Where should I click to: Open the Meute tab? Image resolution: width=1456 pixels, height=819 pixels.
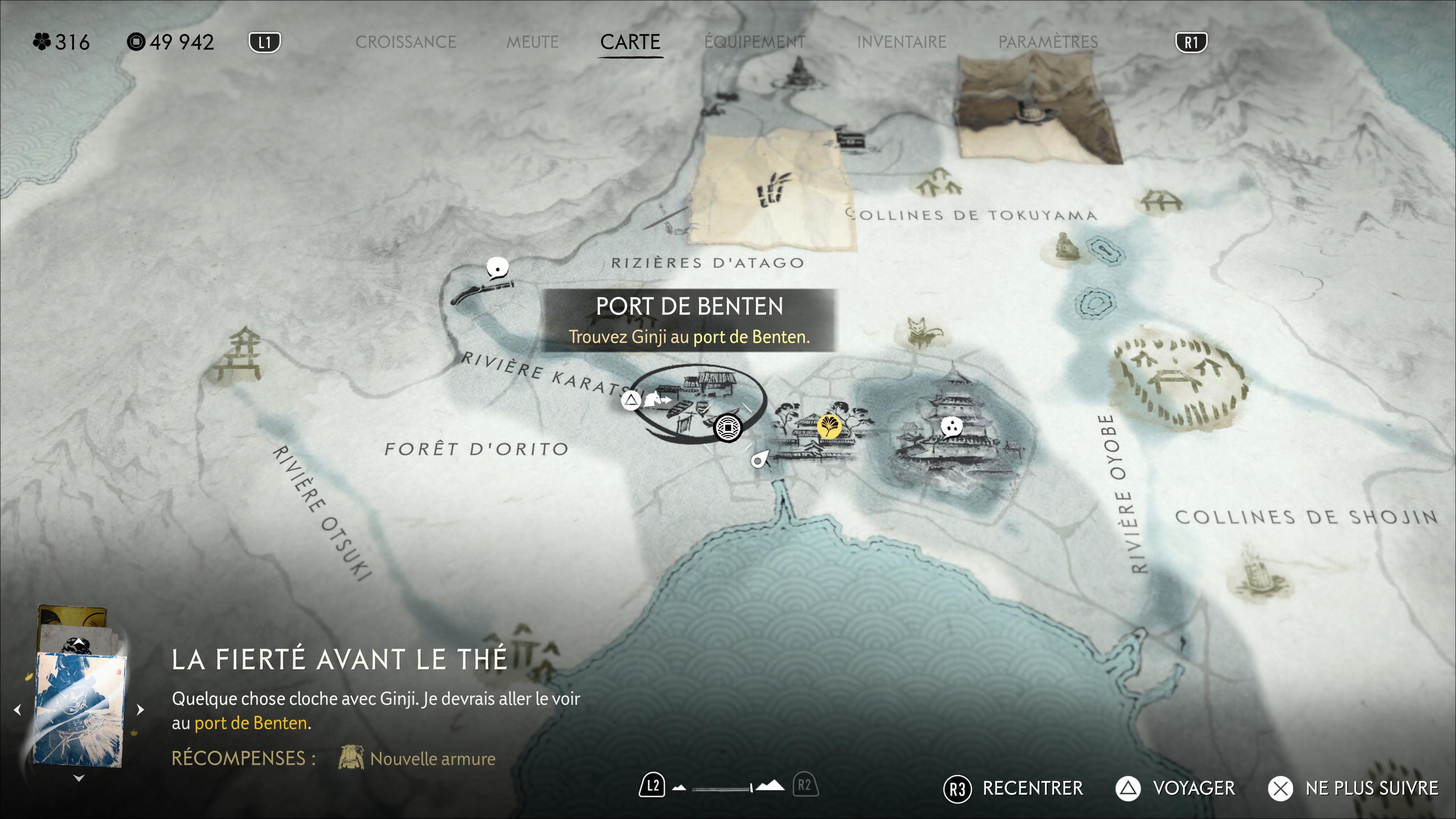[532, 42]
